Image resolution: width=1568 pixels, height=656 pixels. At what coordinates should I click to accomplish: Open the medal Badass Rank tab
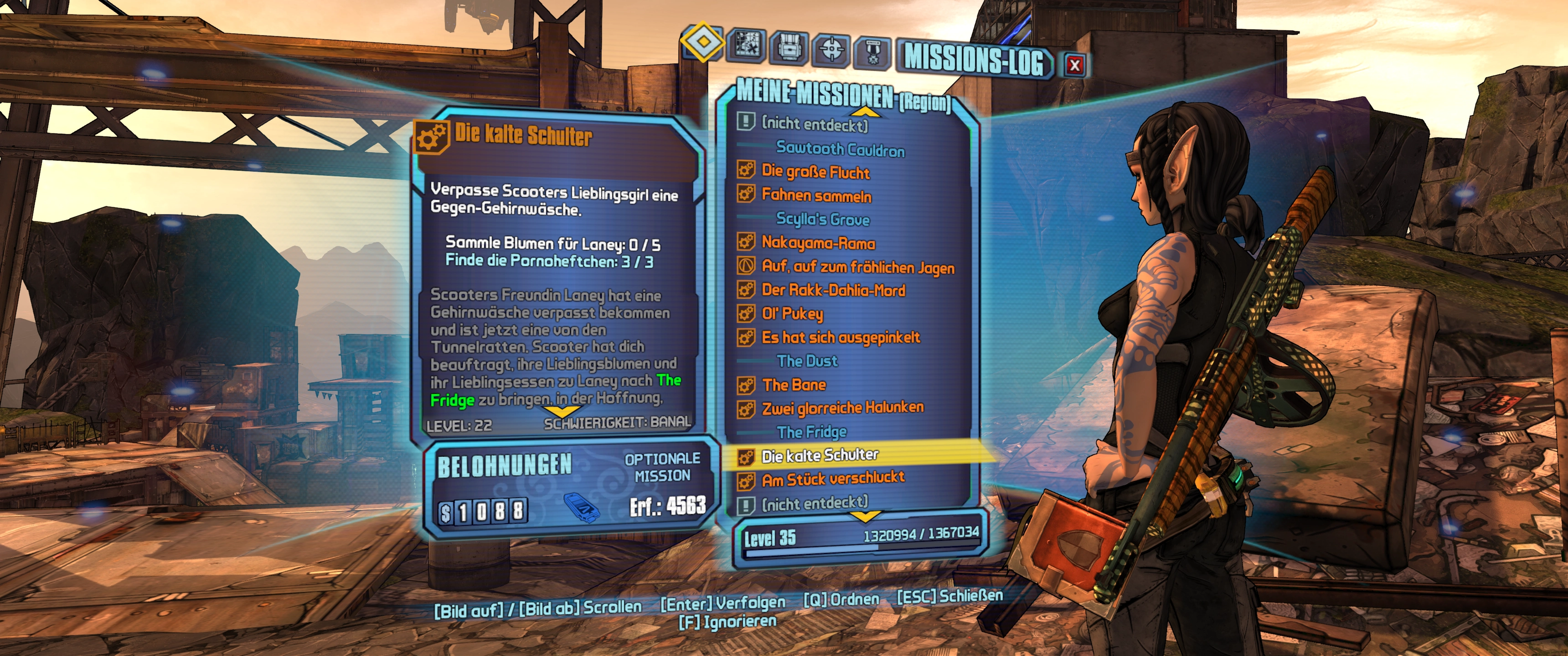pyautogui.click(x=873, y=52)
